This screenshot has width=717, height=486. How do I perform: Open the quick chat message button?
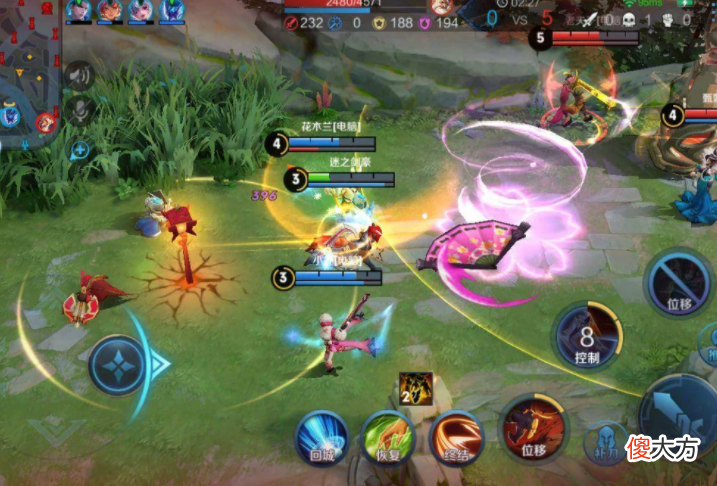click(79, 150)
